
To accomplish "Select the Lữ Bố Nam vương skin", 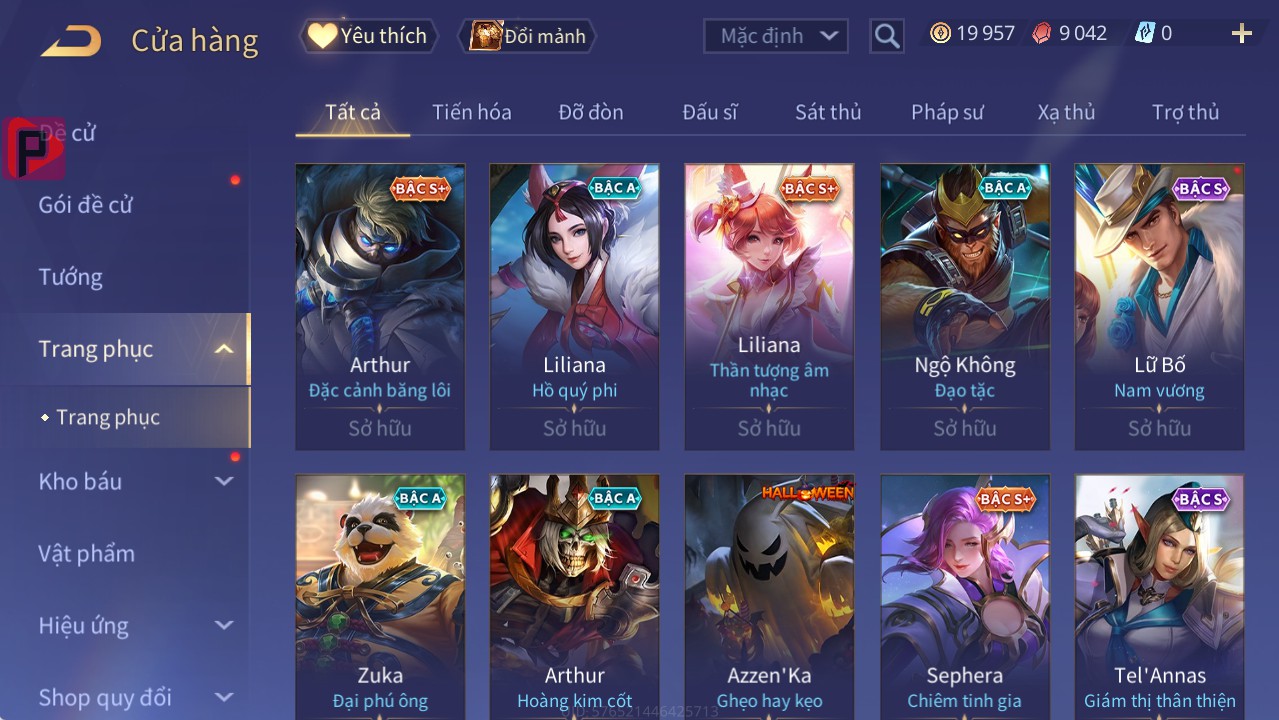I will (x=1159, y=306).
